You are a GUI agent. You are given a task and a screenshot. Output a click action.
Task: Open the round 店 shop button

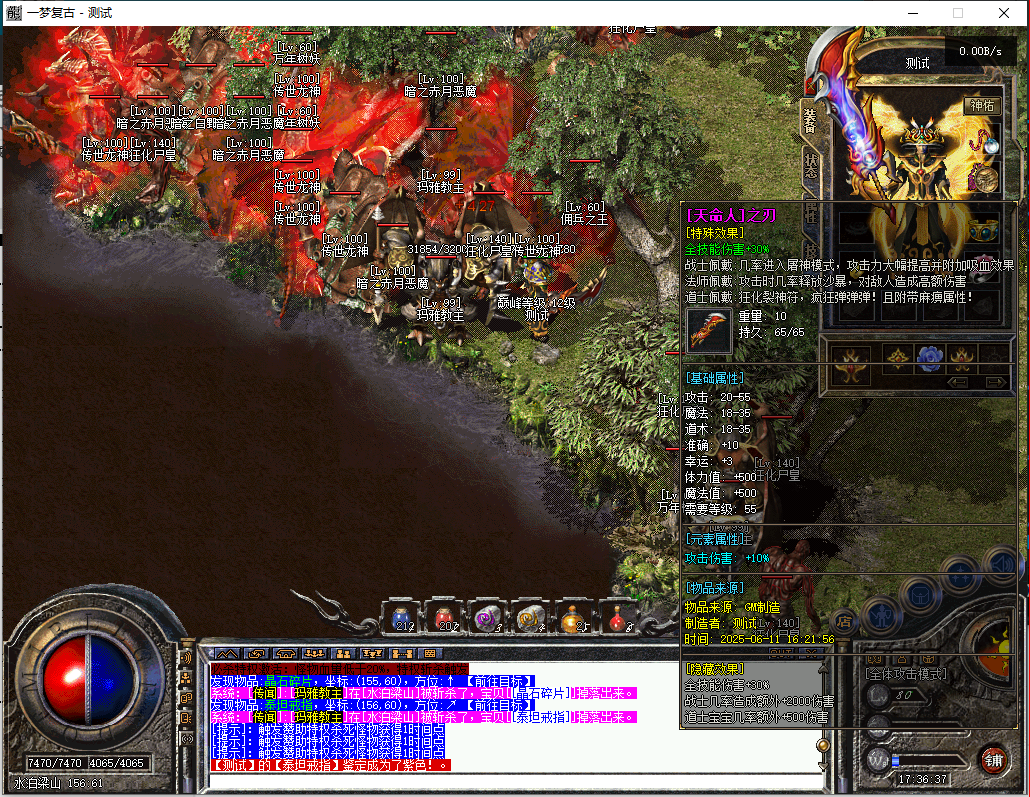pos(844,621)
